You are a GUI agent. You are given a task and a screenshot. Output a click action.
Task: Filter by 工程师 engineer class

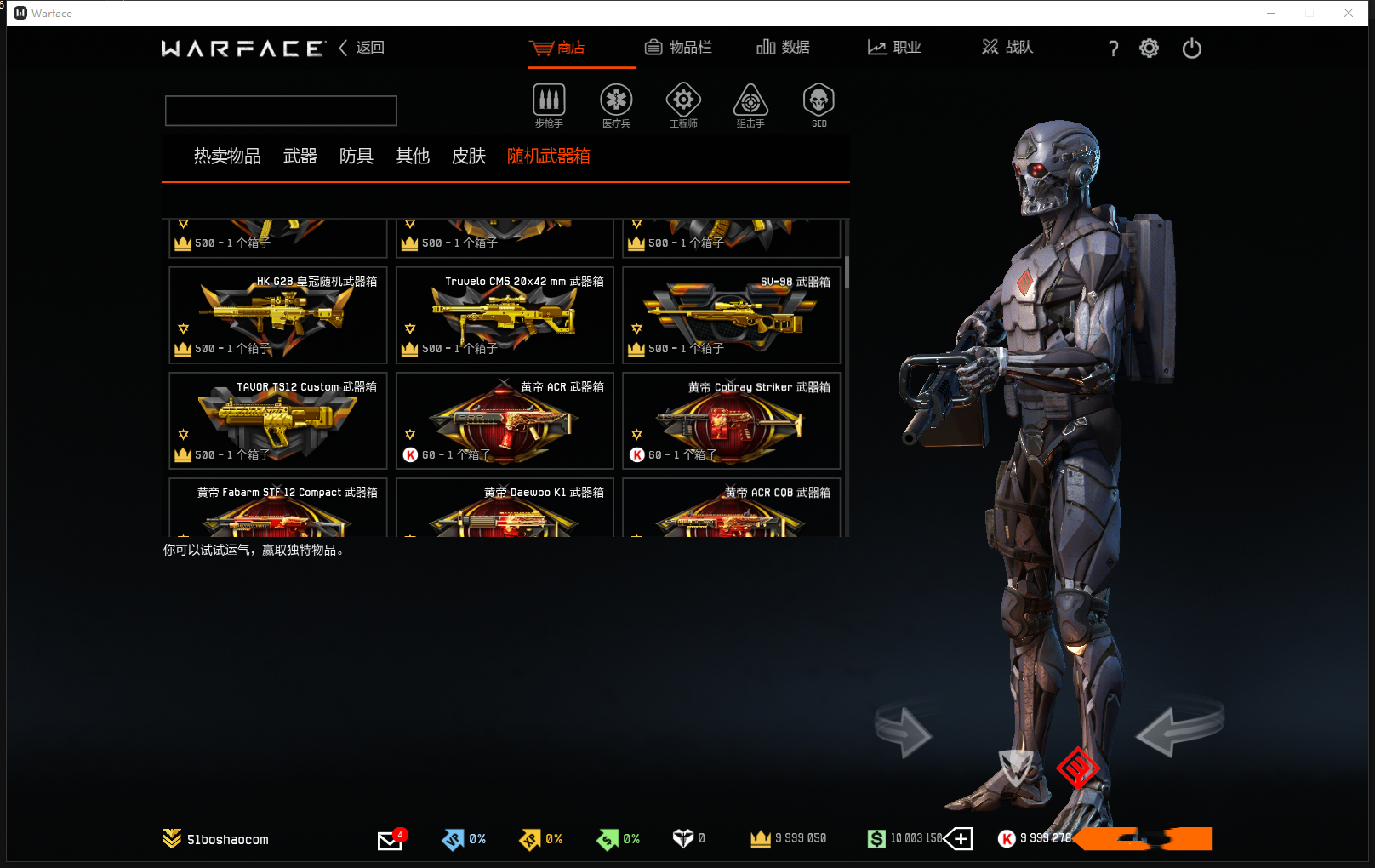point(683,105)
